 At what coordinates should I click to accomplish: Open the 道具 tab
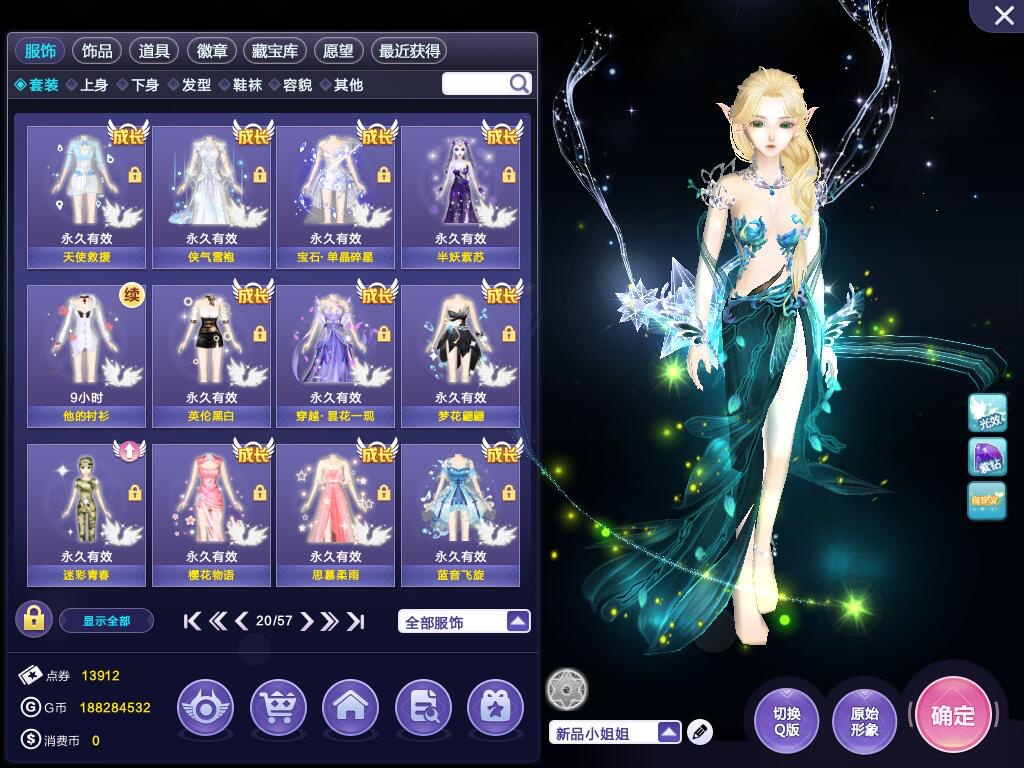coord(154,51)
